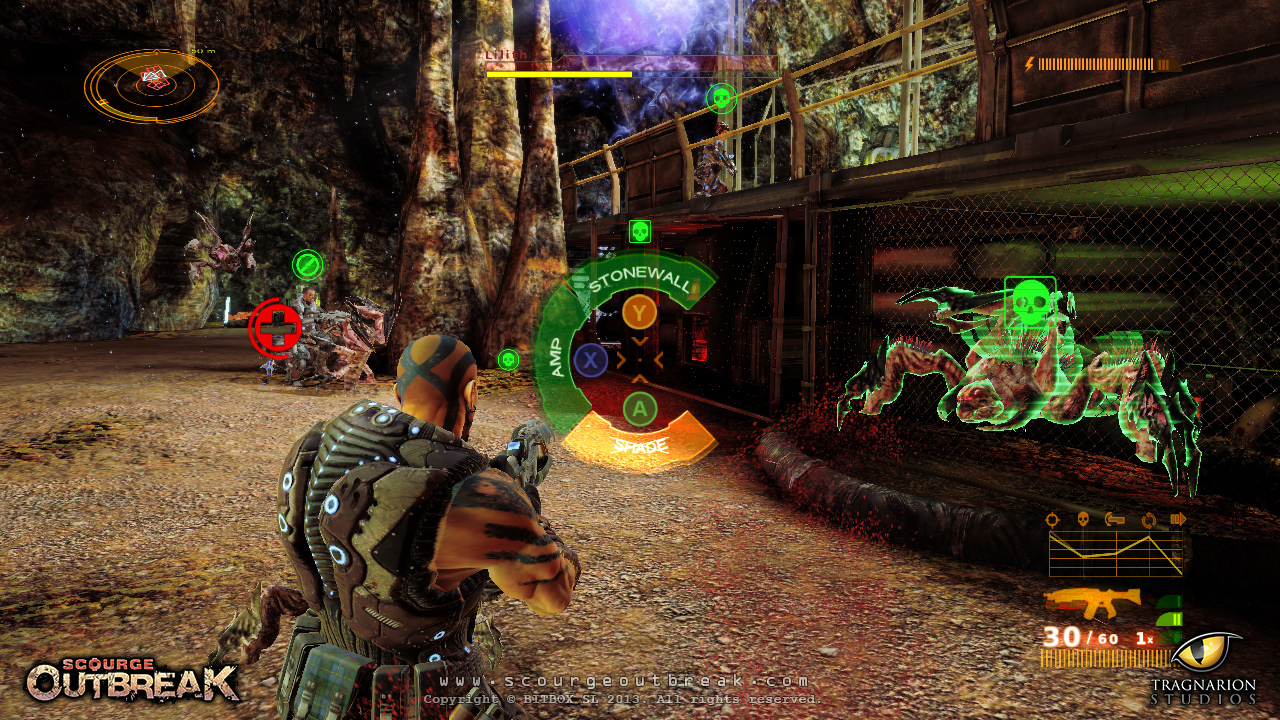The height and width of the screenshot is (720, 1280).
Task: Select the fast-forward stat icon
Action: (1180, 519)
